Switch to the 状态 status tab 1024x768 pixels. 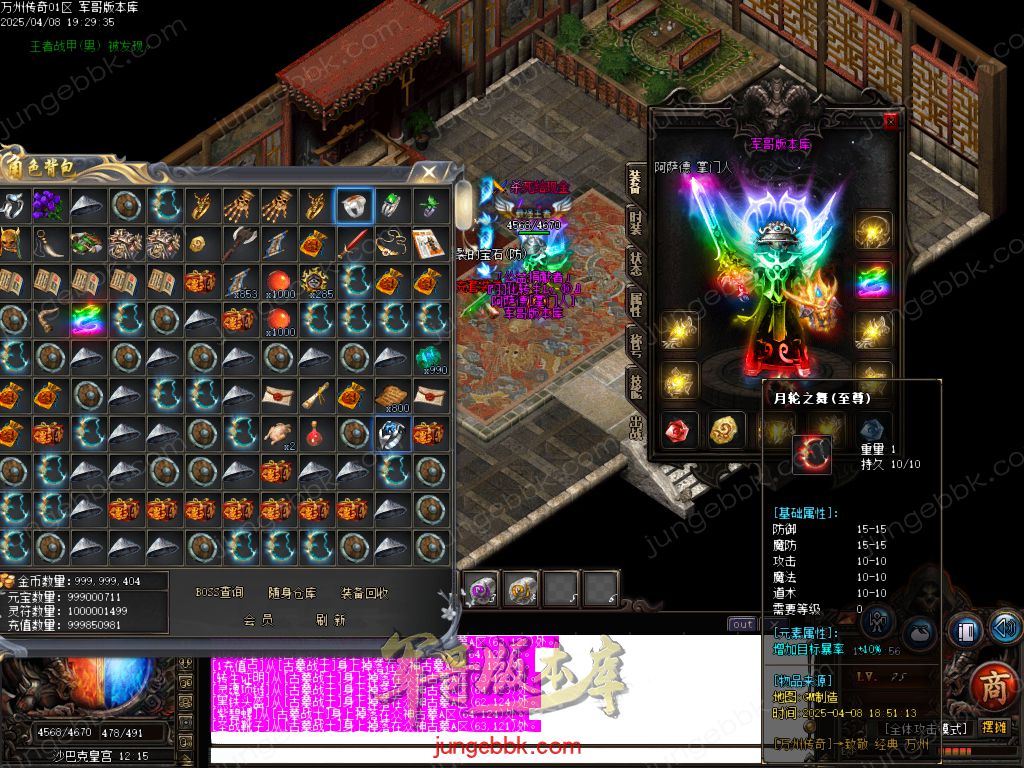pos(635,263)
